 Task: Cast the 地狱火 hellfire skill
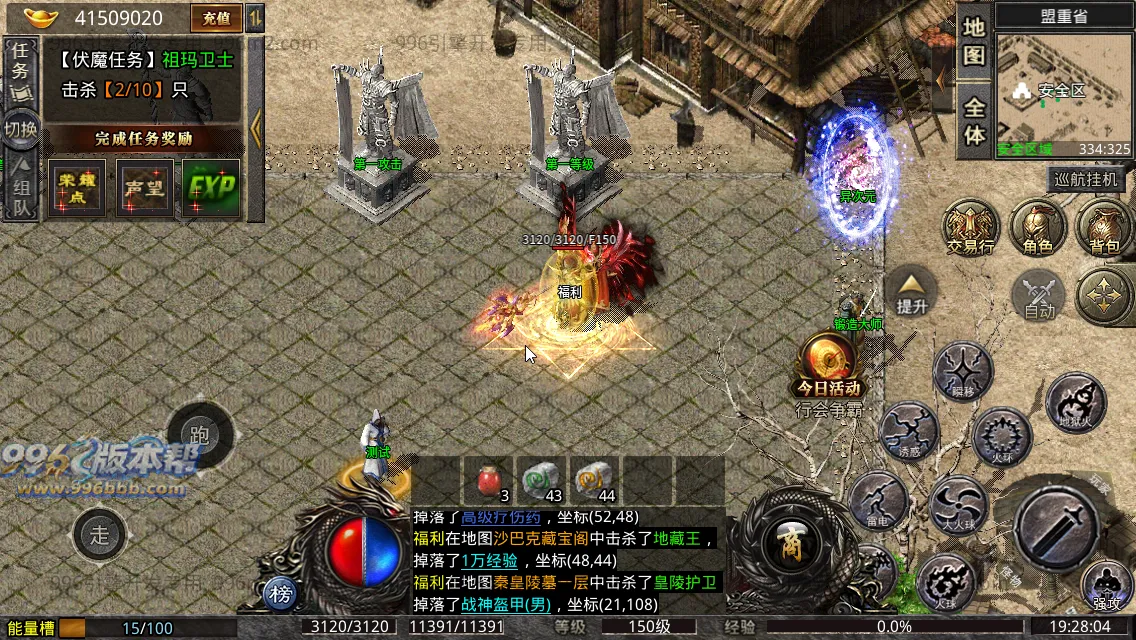tap(1076, 402)
